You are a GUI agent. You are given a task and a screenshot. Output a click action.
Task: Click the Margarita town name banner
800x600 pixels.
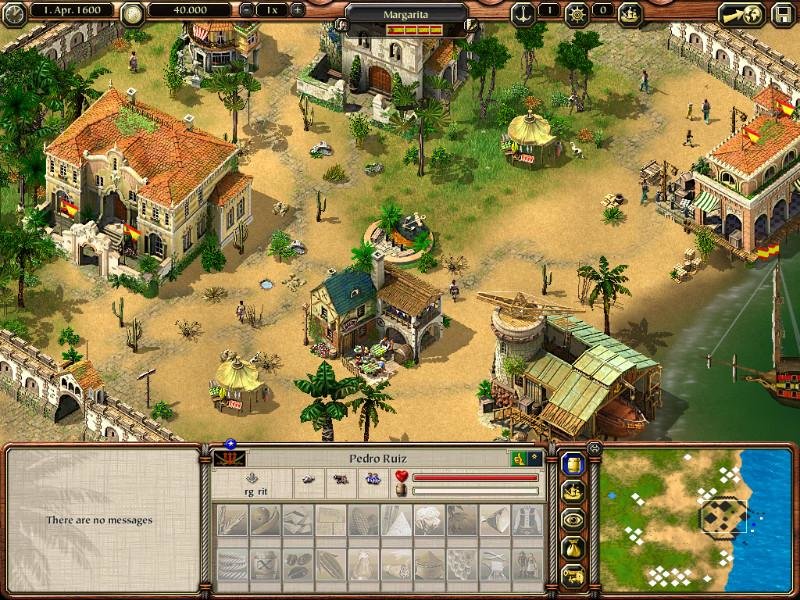tap(407, 16)
